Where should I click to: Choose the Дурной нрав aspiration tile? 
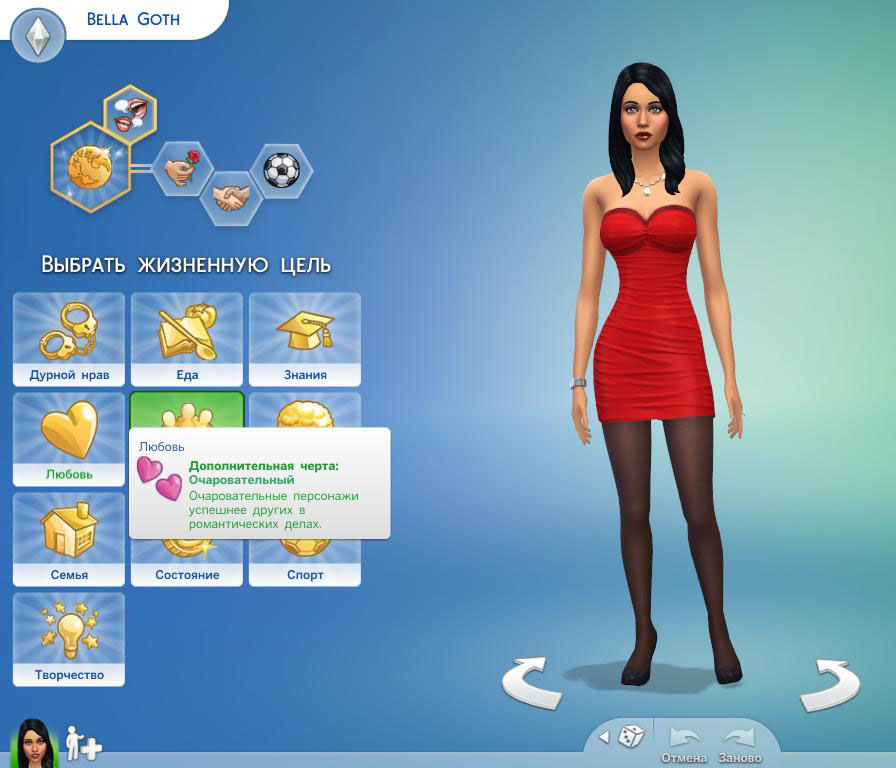tap(69, 339)
